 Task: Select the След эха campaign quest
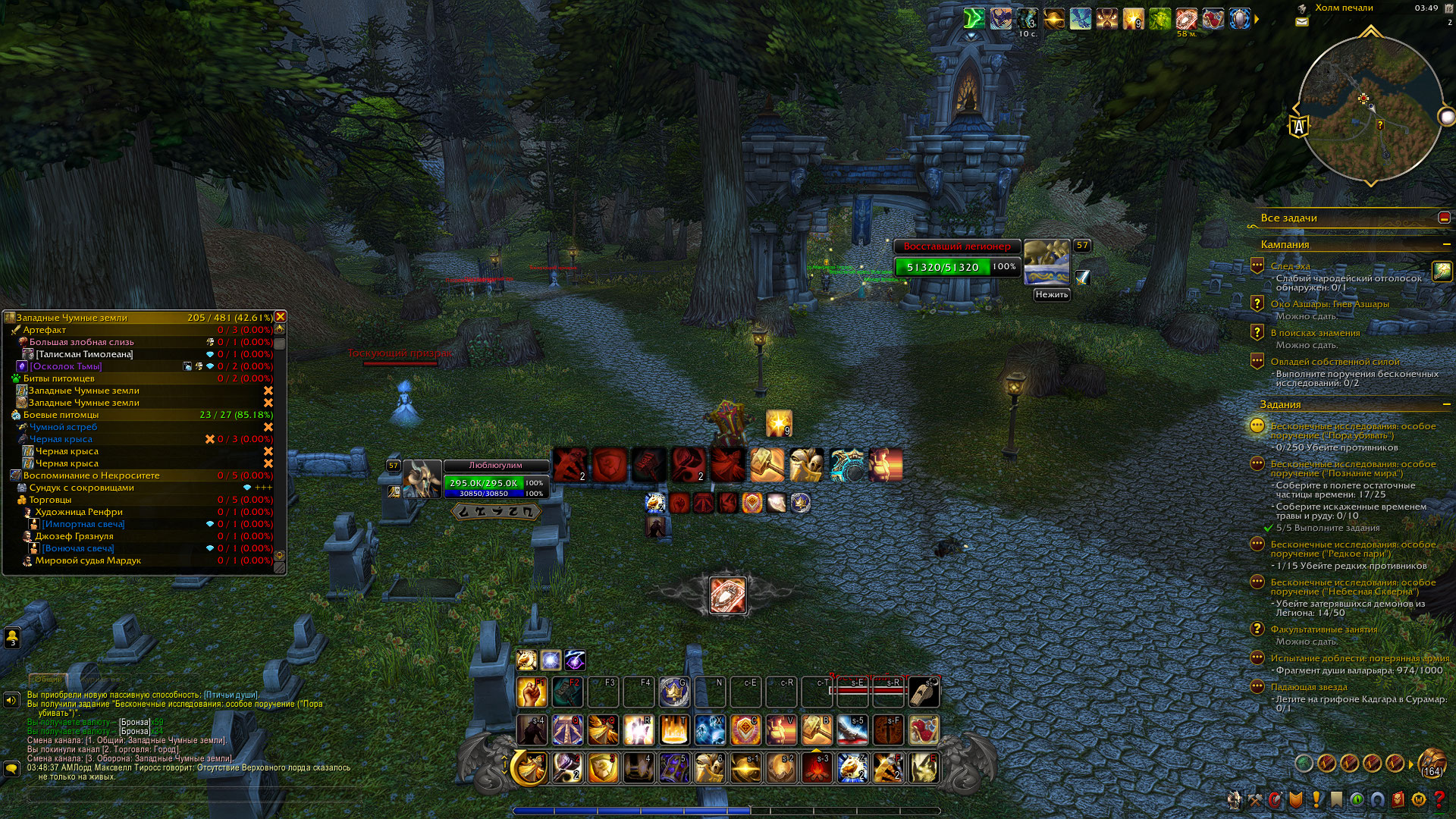[1290, 266]
